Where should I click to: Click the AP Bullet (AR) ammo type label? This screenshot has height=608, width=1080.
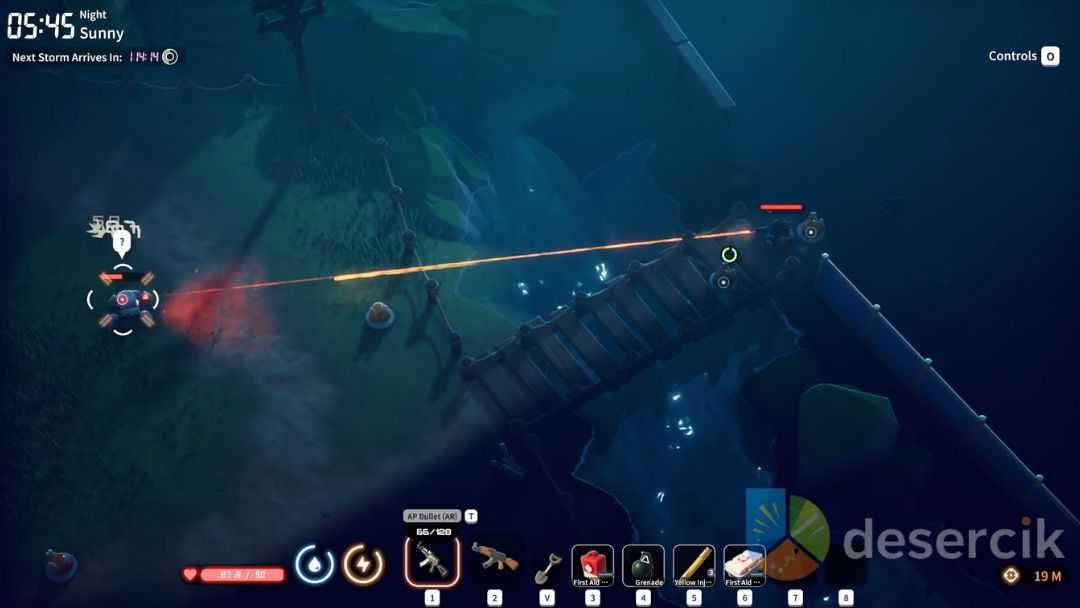431,516
